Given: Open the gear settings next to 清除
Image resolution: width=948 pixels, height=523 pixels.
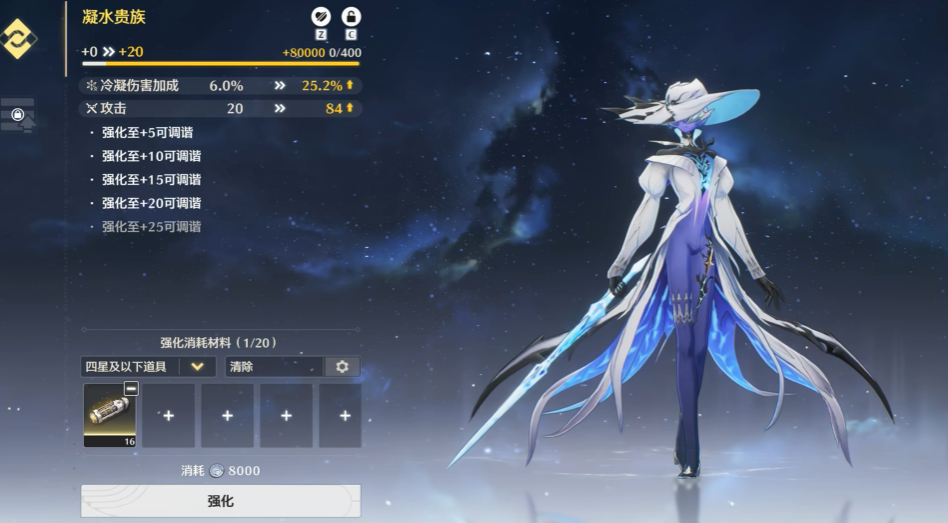Looking at the screenshot, I should pyautogui.click(x=342, y=367).
